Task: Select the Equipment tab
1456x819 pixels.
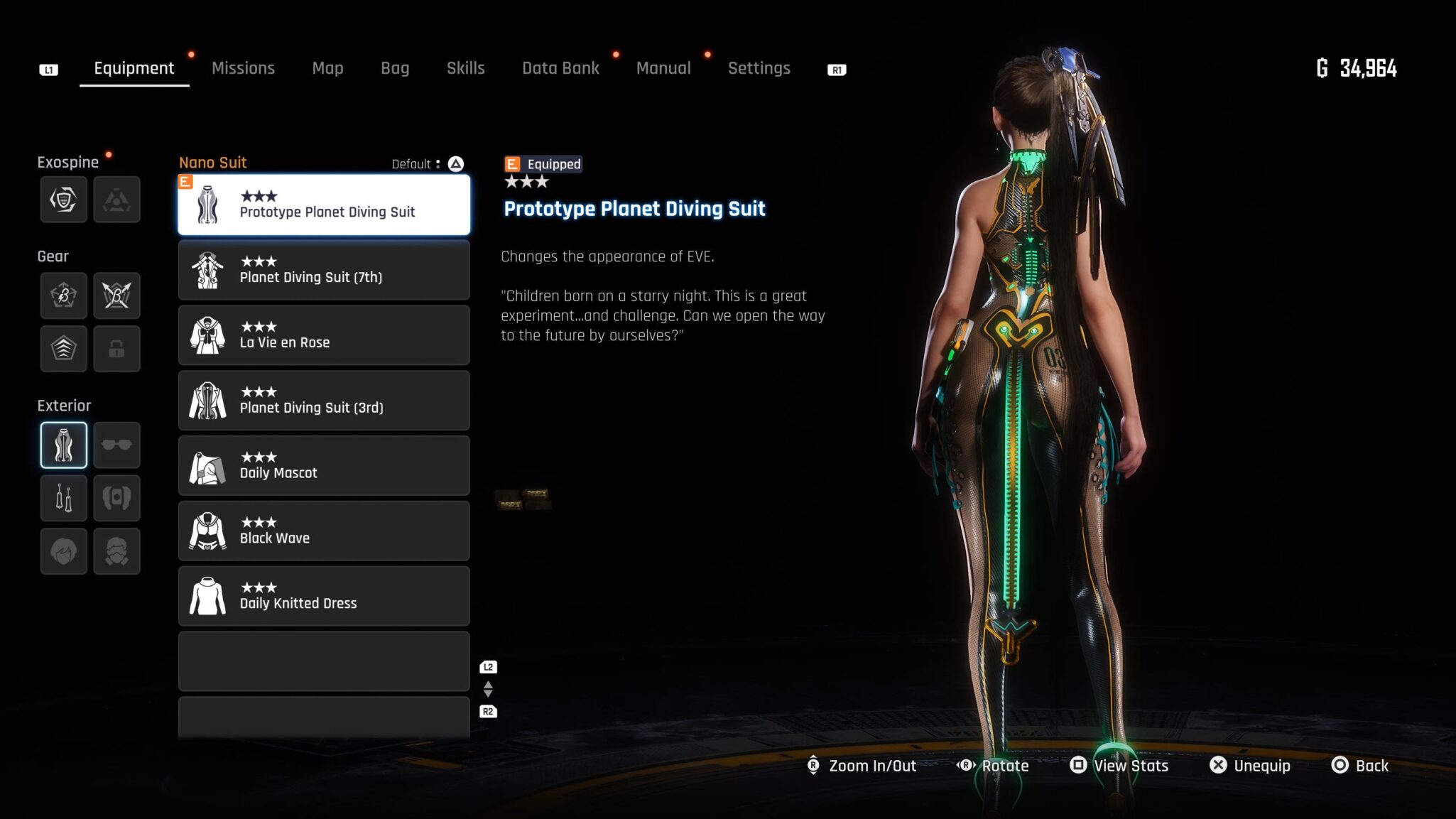Action: 134,68
